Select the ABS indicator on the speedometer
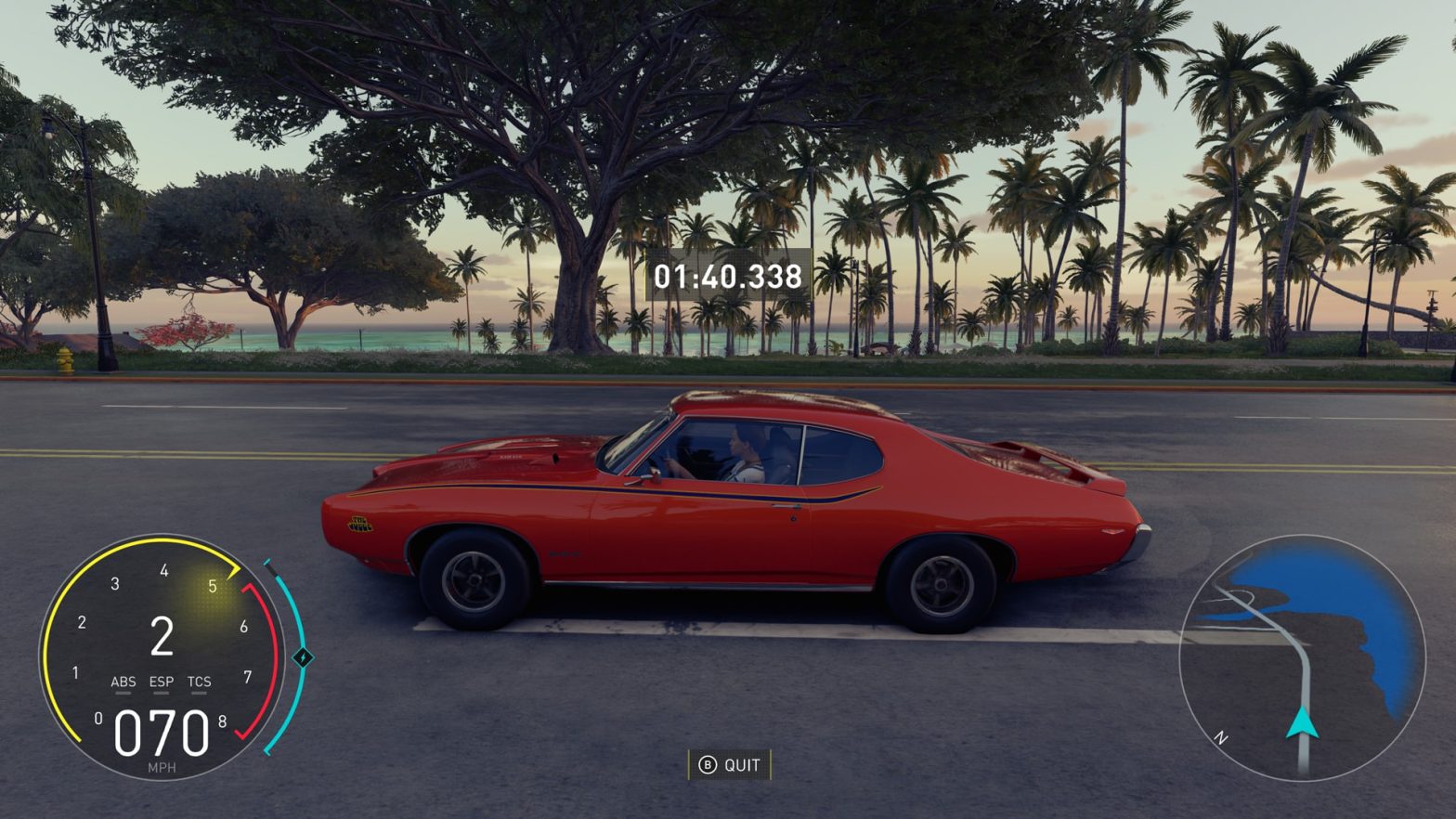1456x819 pixels. 125,681
